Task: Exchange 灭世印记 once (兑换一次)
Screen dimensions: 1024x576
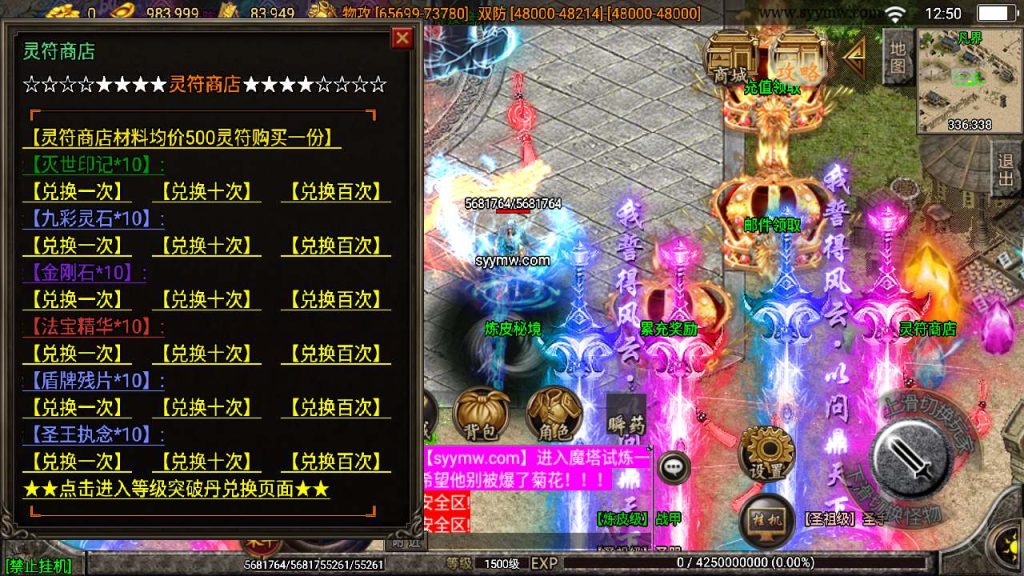Action: (76, 191)
